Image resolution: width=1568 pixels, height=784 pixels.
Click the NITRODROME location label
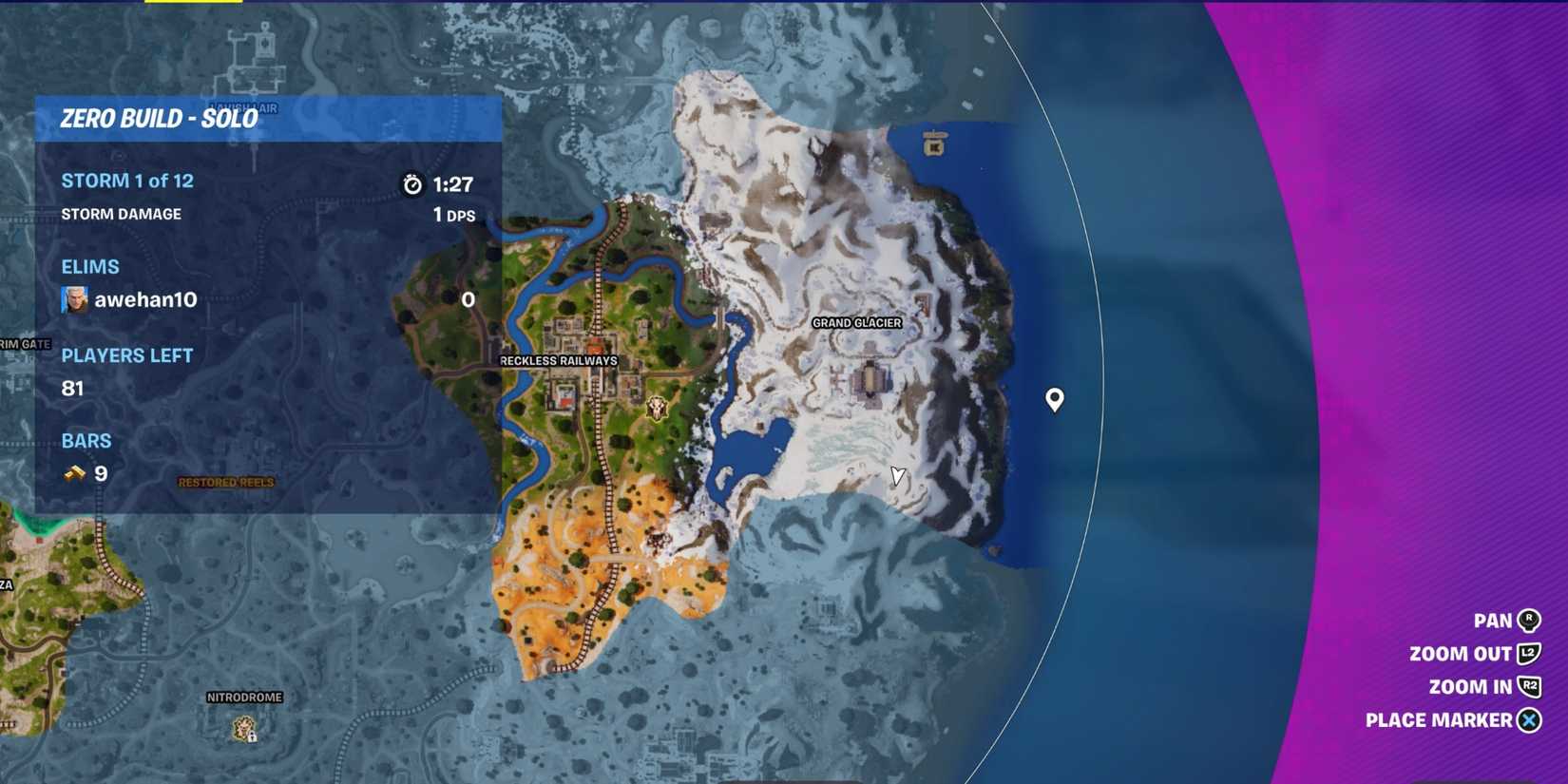pos(243,696)
